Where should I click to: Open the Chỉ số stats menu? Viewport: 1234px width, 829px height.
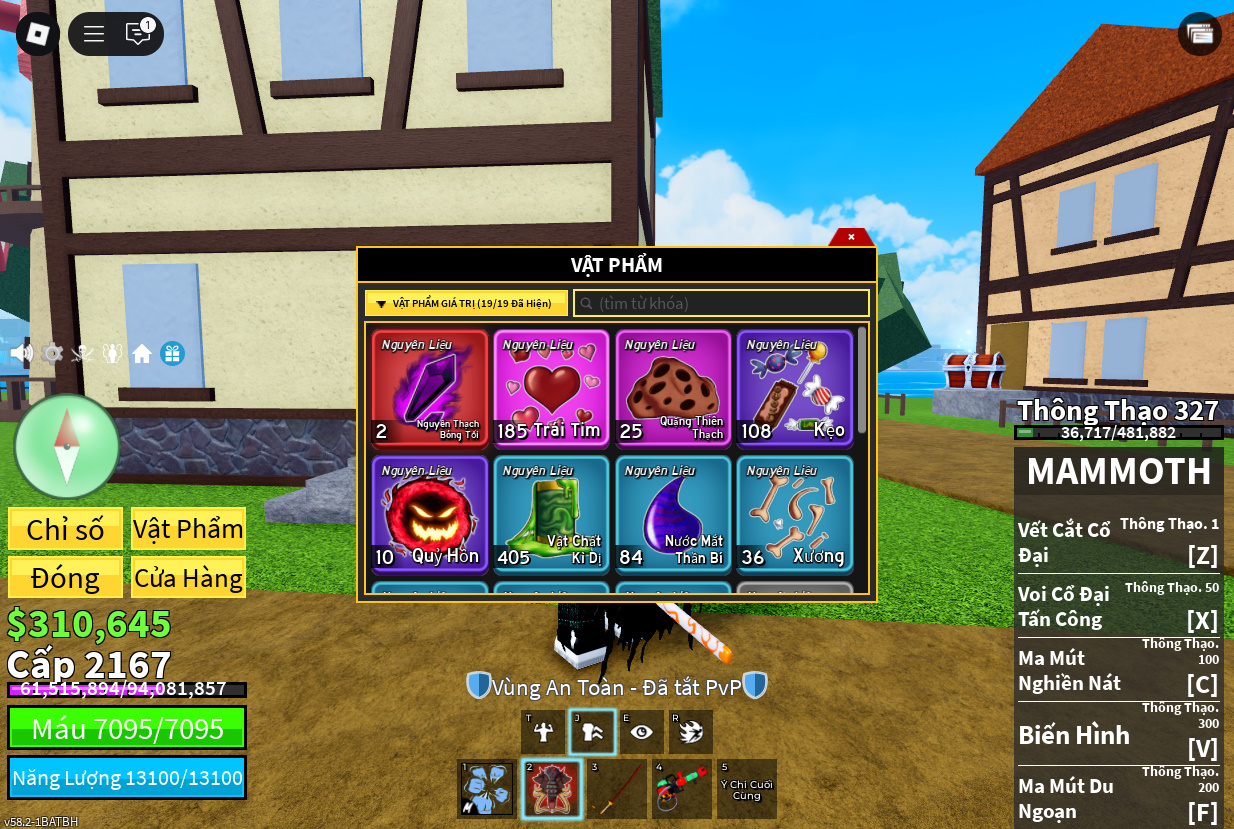65,529
